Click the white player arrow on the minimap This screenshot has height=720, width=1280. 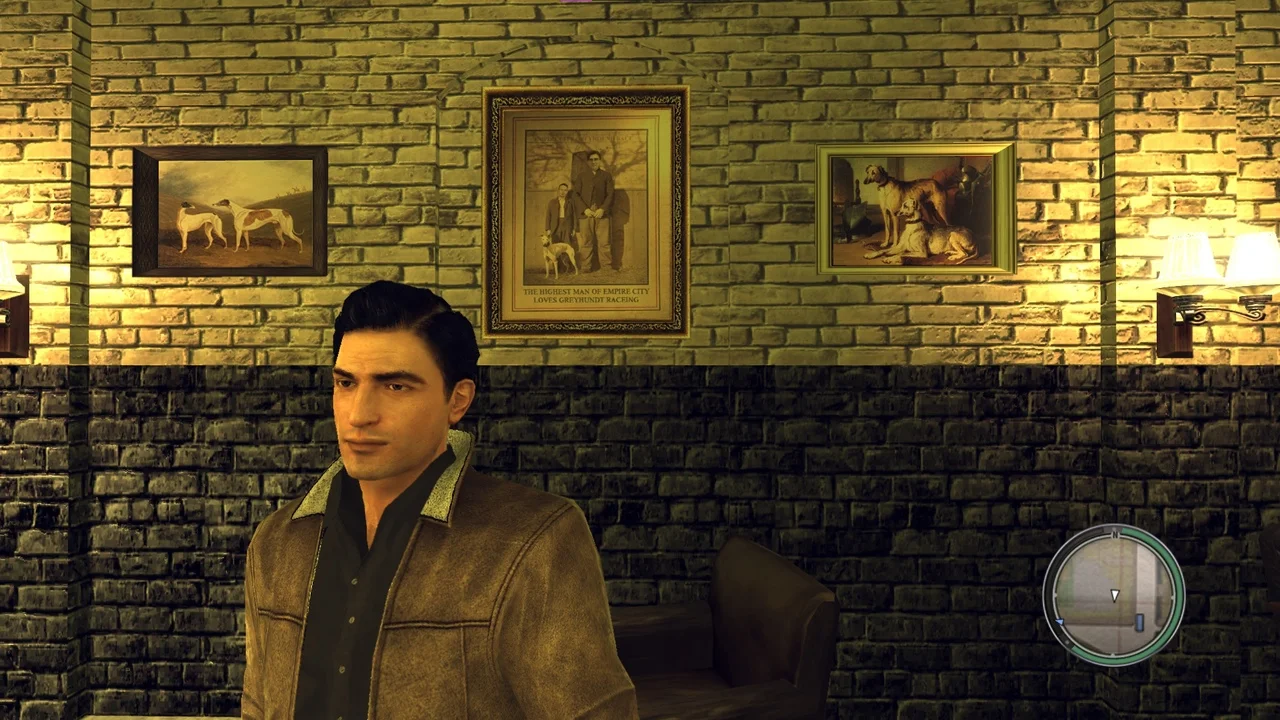tap(1115, 597)
